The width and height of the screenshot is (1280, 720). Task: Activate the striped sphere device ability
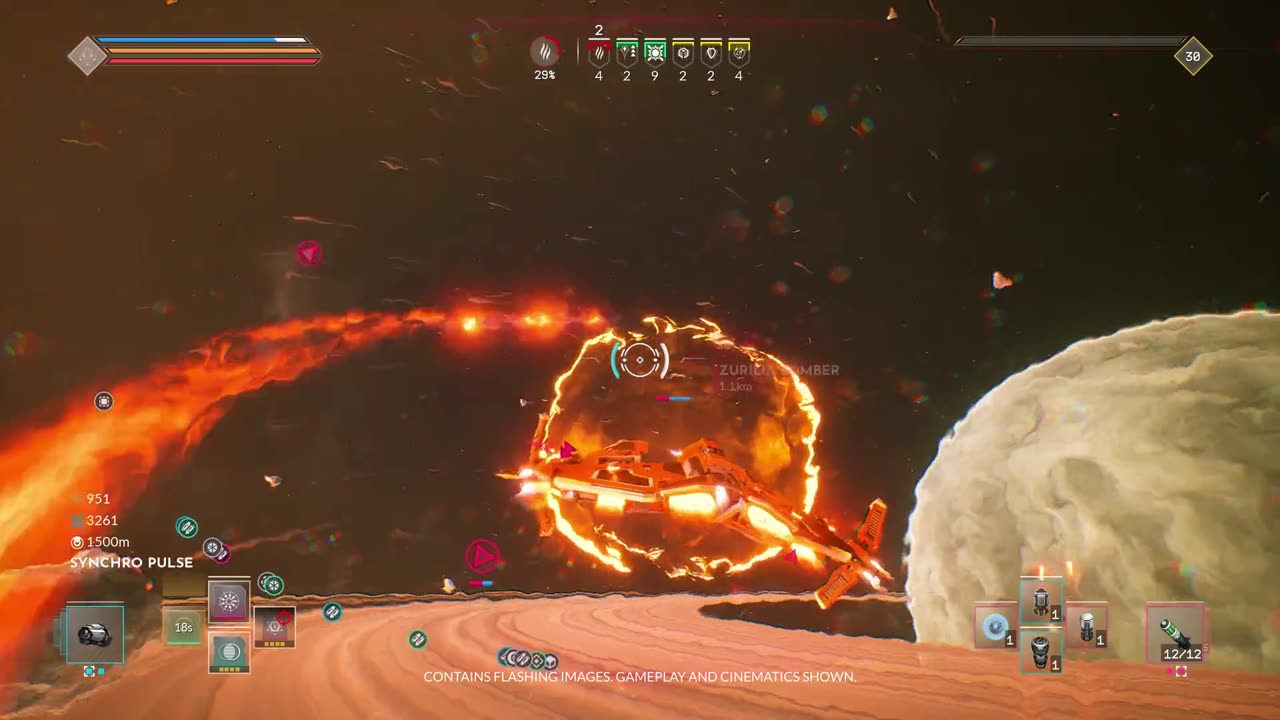229,651
